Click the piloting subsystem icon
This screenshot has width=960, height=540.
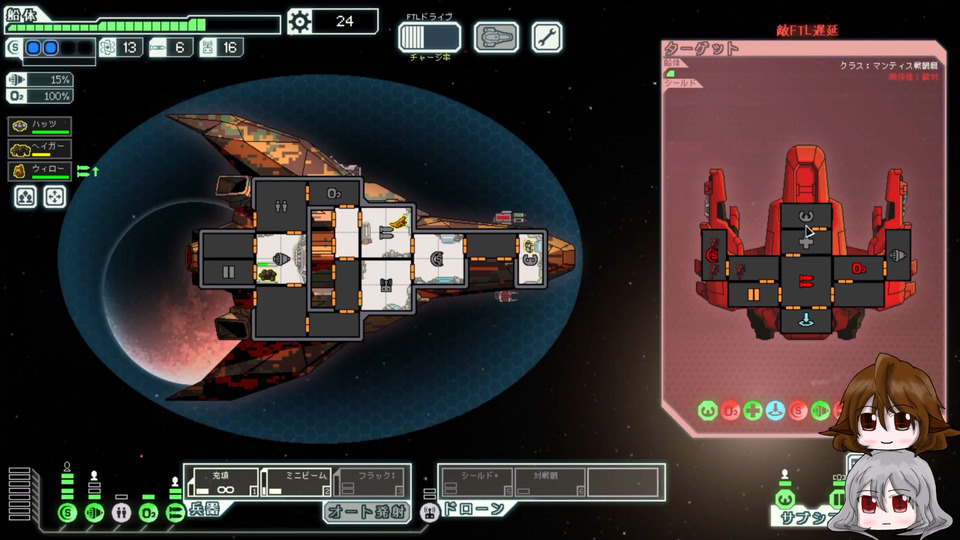tap(785, 499)
